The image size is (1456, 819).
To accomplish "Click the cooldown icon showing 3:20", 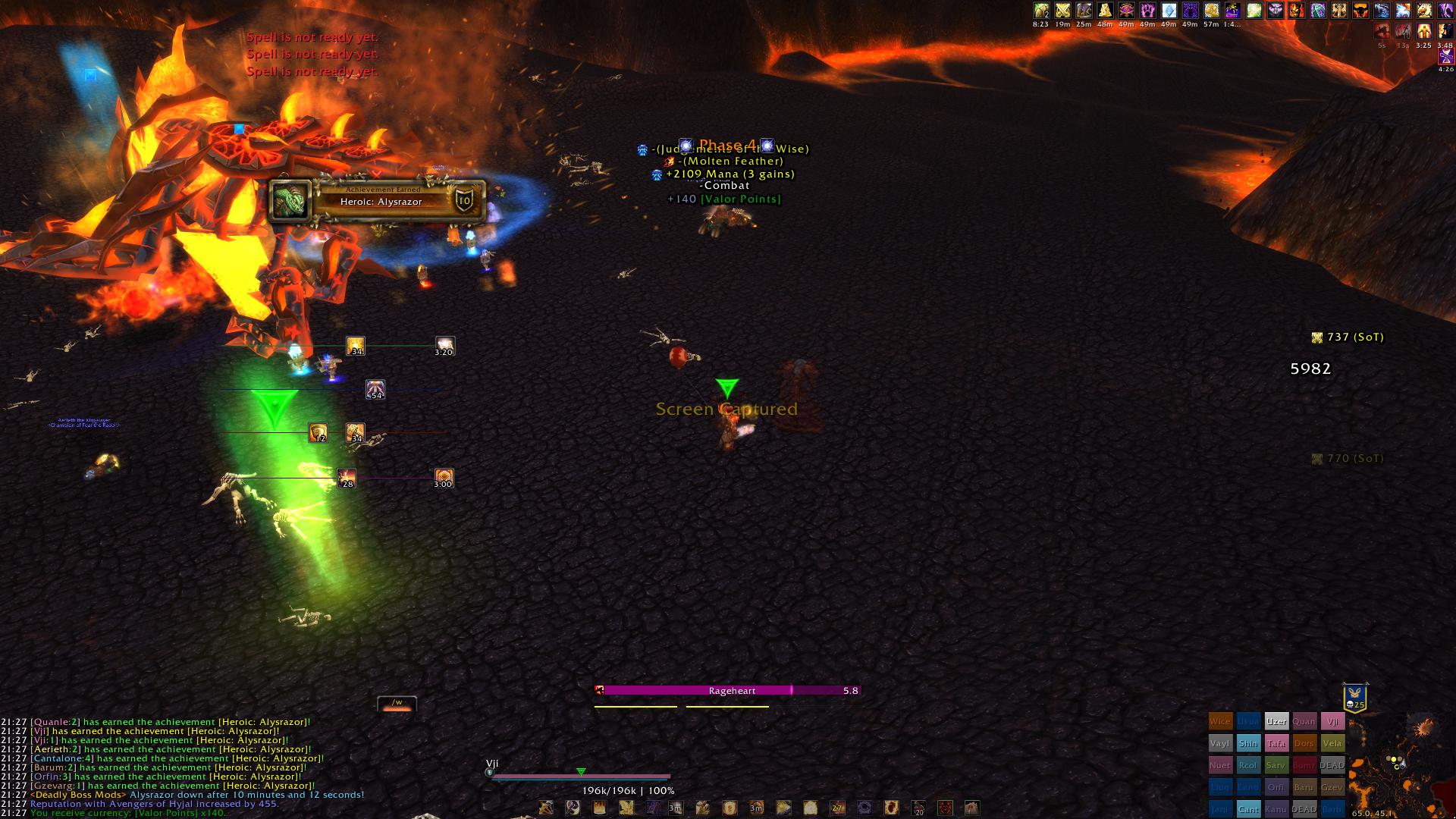I will (444, 346).
